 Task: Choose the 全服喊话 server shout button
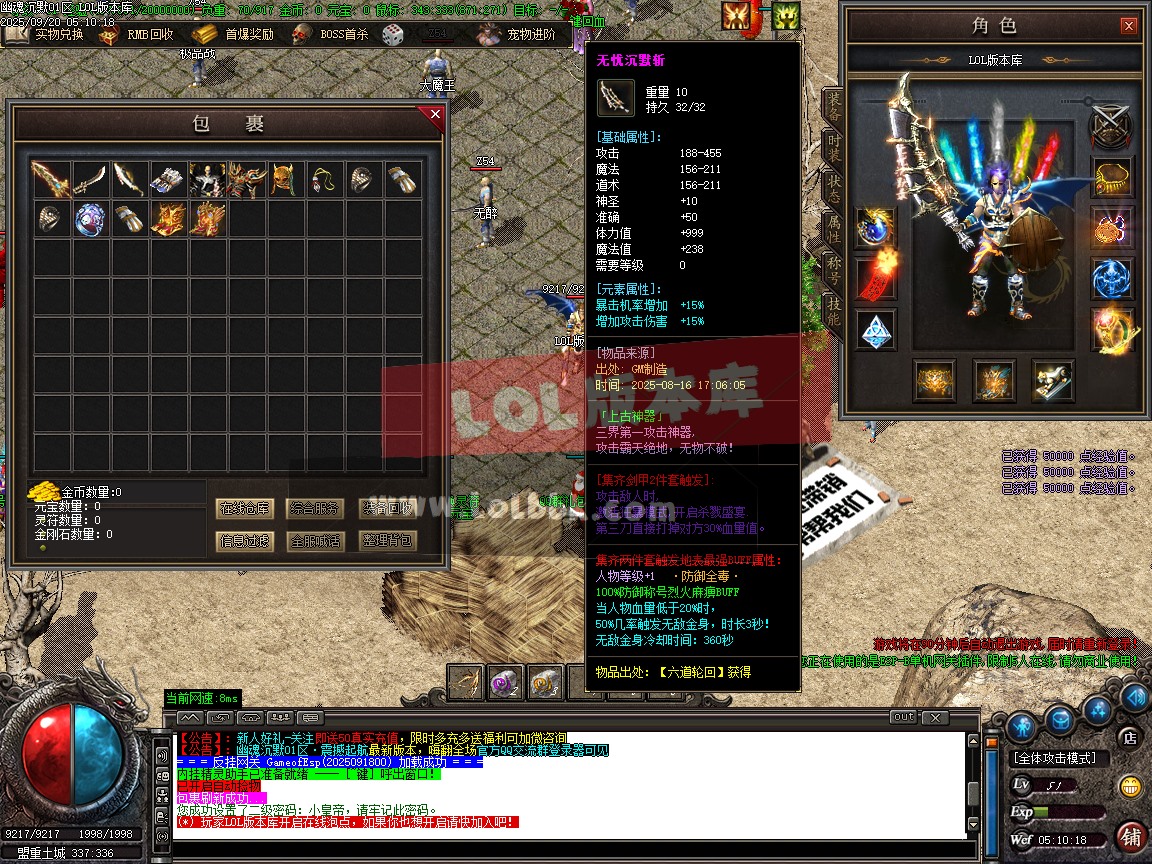314,541
